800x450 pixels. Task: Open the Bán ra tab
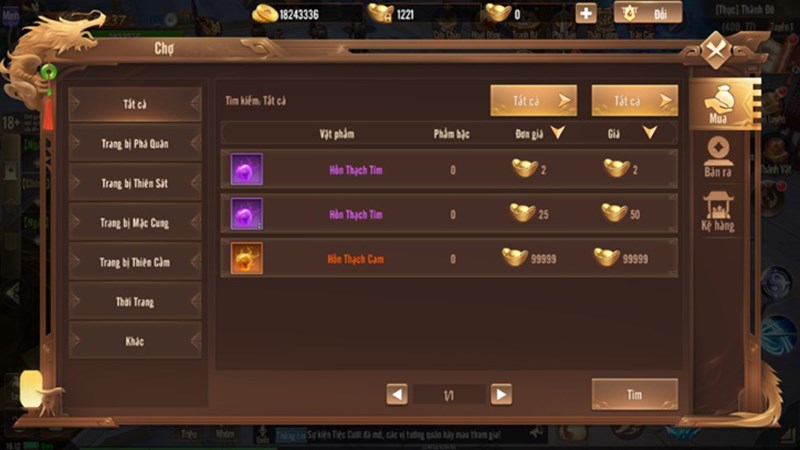click(718, 158)
